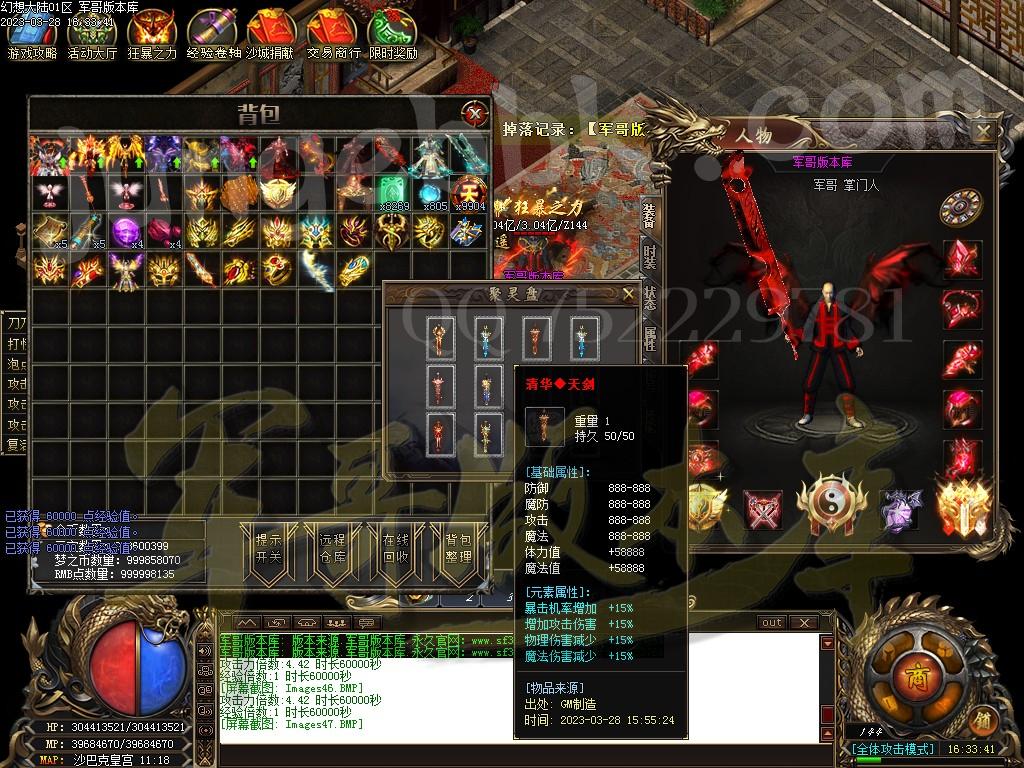Click the out button above chat
This screenshot has width=1024, height=768.
(x=772, y=622)
